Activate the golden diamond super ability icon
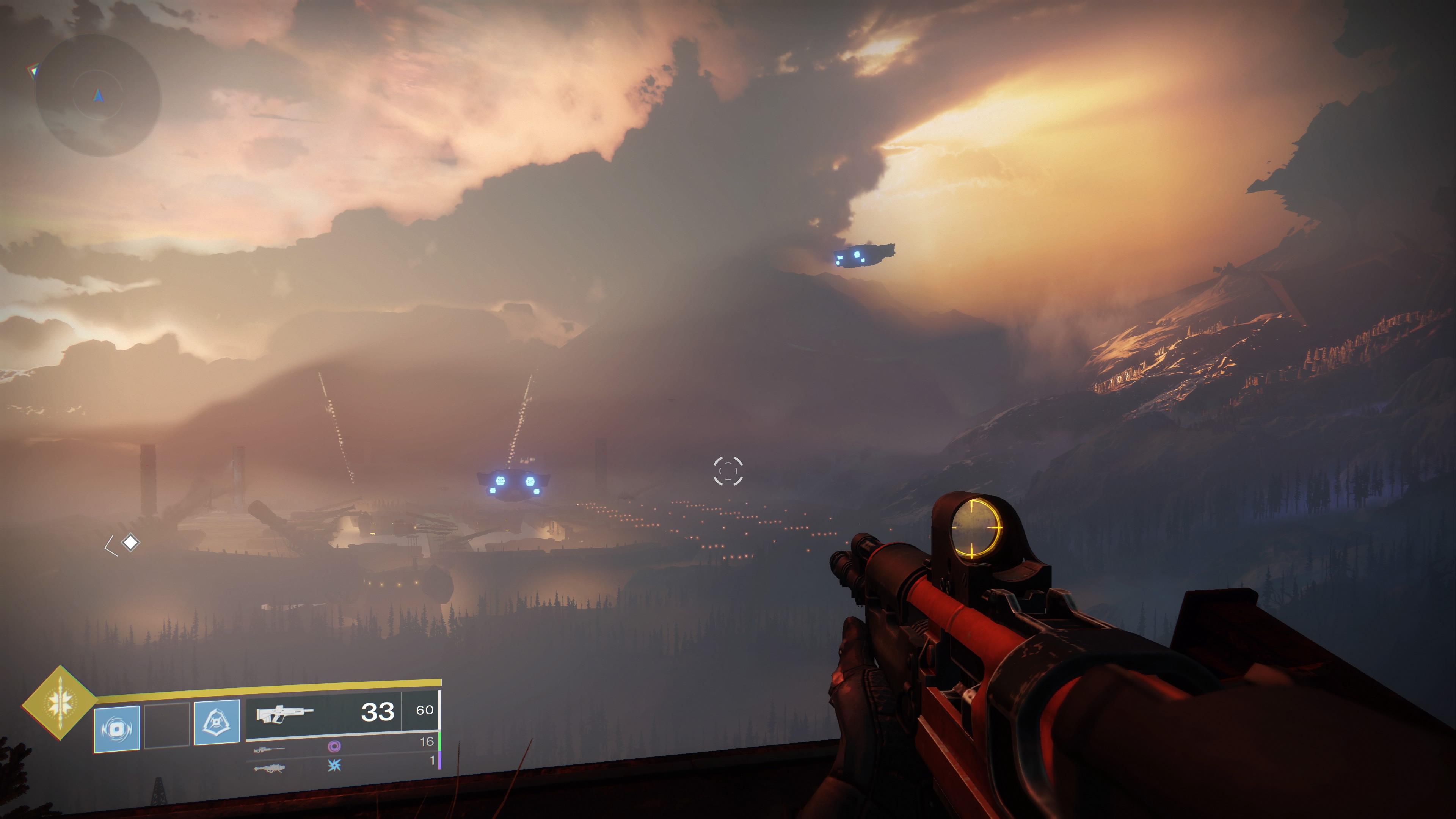Screen dimensions: 1456x819 pyautogui.click(x=60, y=703)
